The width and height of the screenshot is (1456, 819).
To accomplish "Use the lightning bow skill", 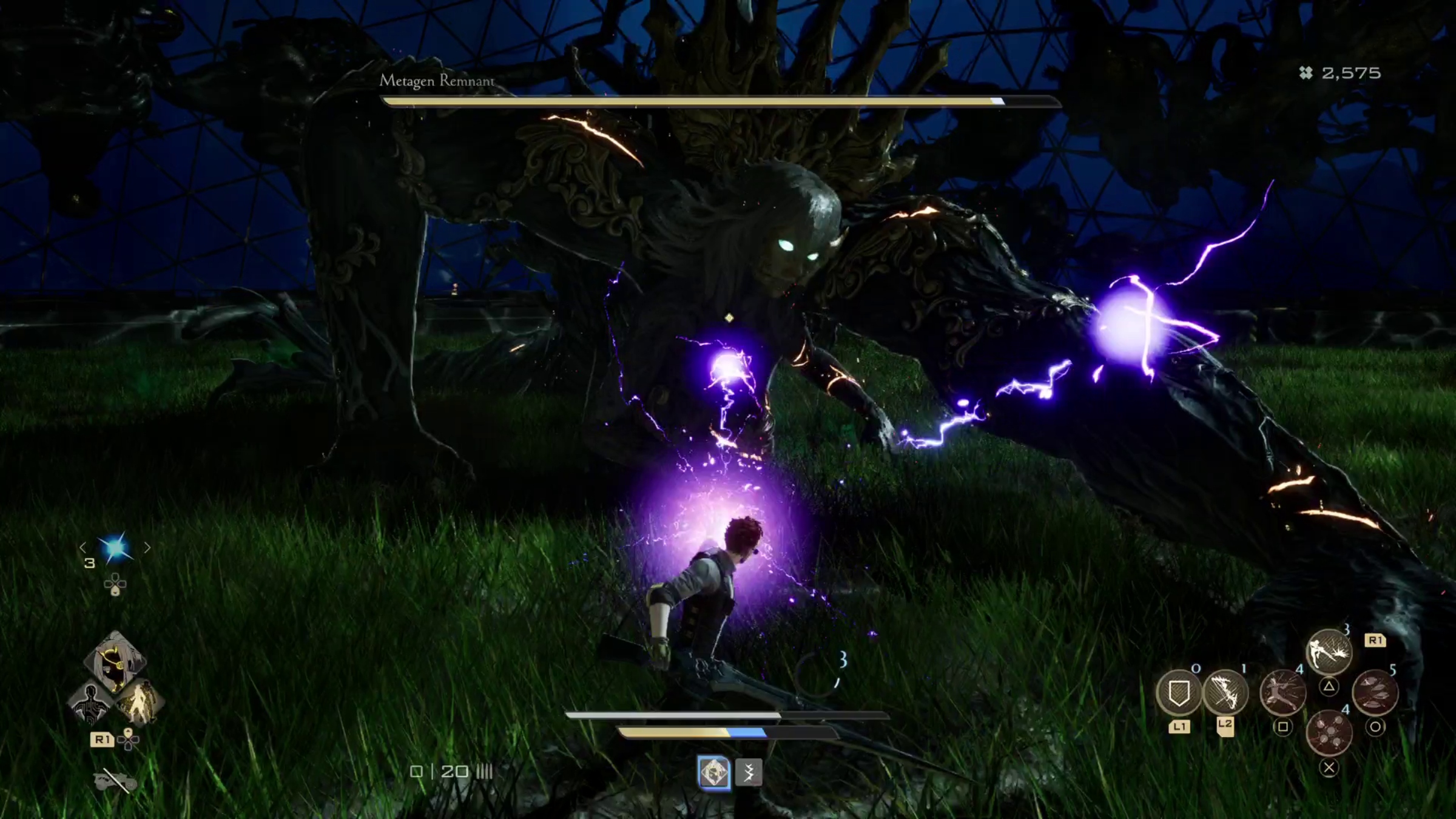I will 1225,693.
